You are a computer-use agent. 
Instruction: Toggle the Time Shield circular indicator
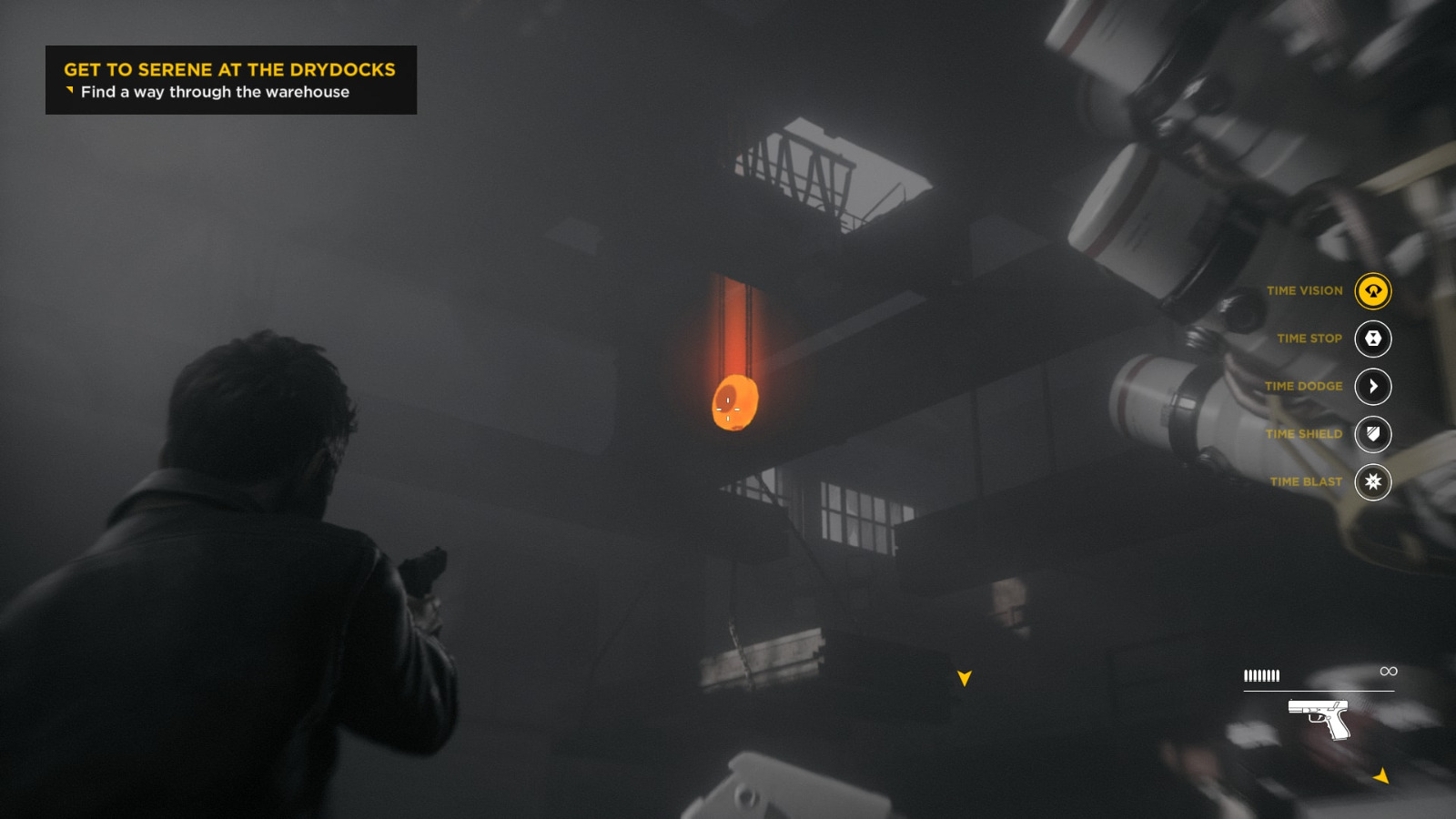pos(1374,434)
